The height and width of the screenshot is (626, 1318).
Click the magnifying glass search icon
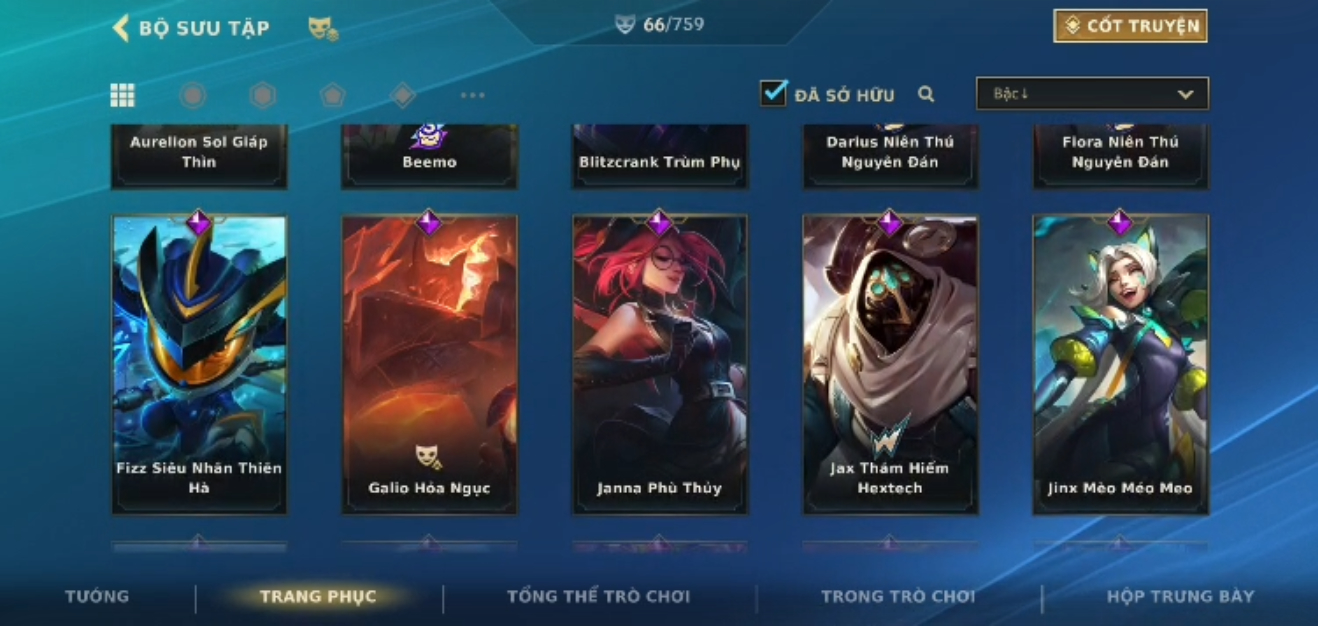(x=926, y=94)
